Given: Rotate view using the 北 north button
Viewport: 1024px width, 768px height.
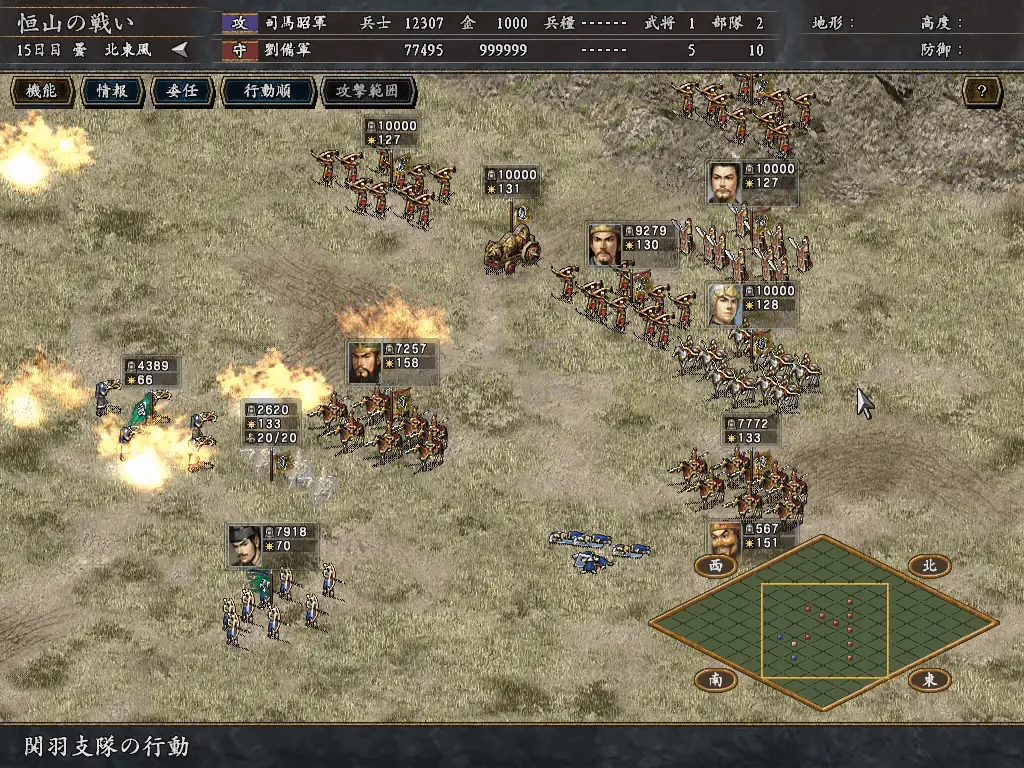Looking at the screenshot, I should point(929,565).
